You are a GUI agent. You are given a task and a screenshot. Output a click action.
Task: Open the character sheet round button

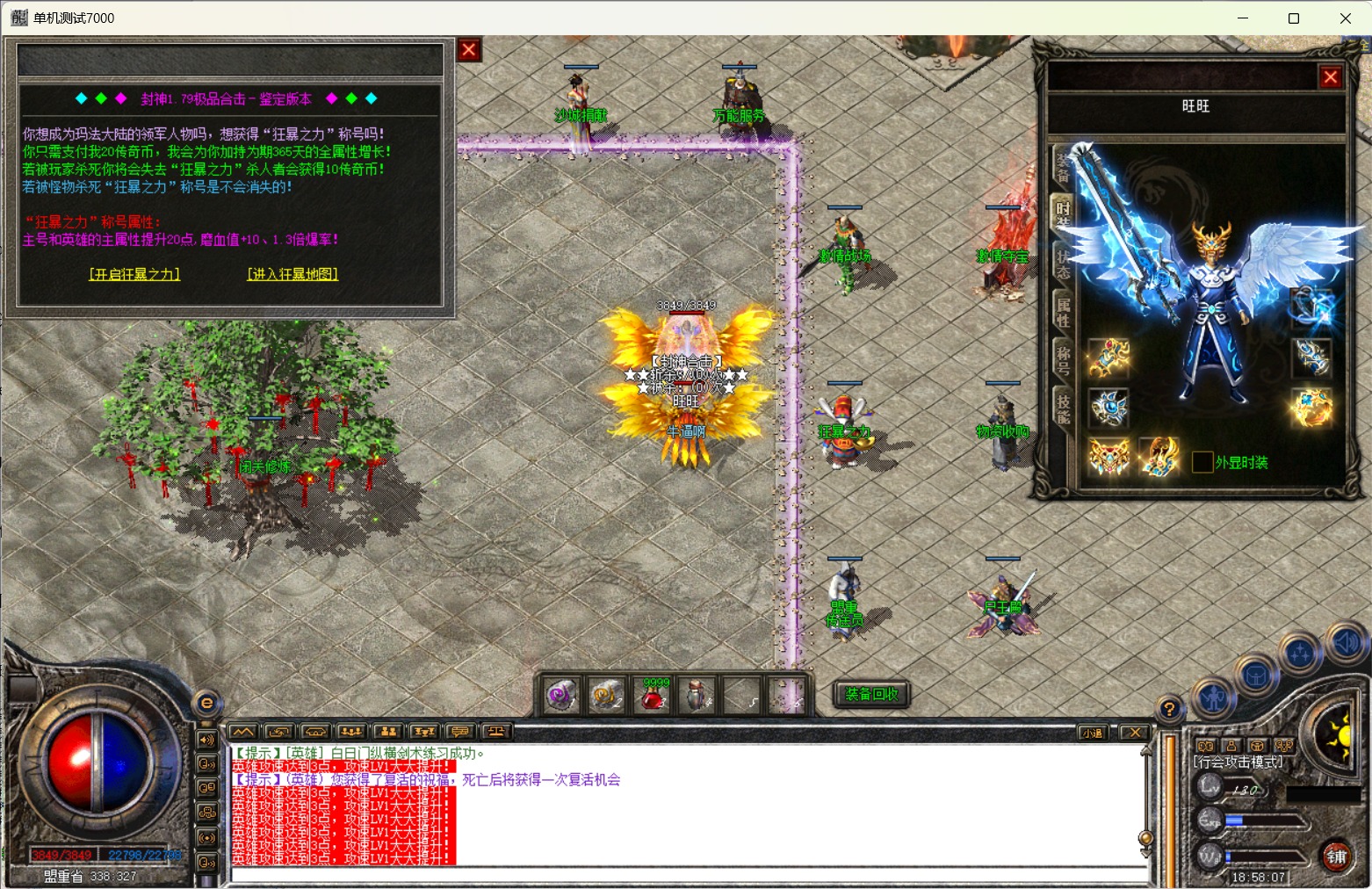[x=1214, y=698]
